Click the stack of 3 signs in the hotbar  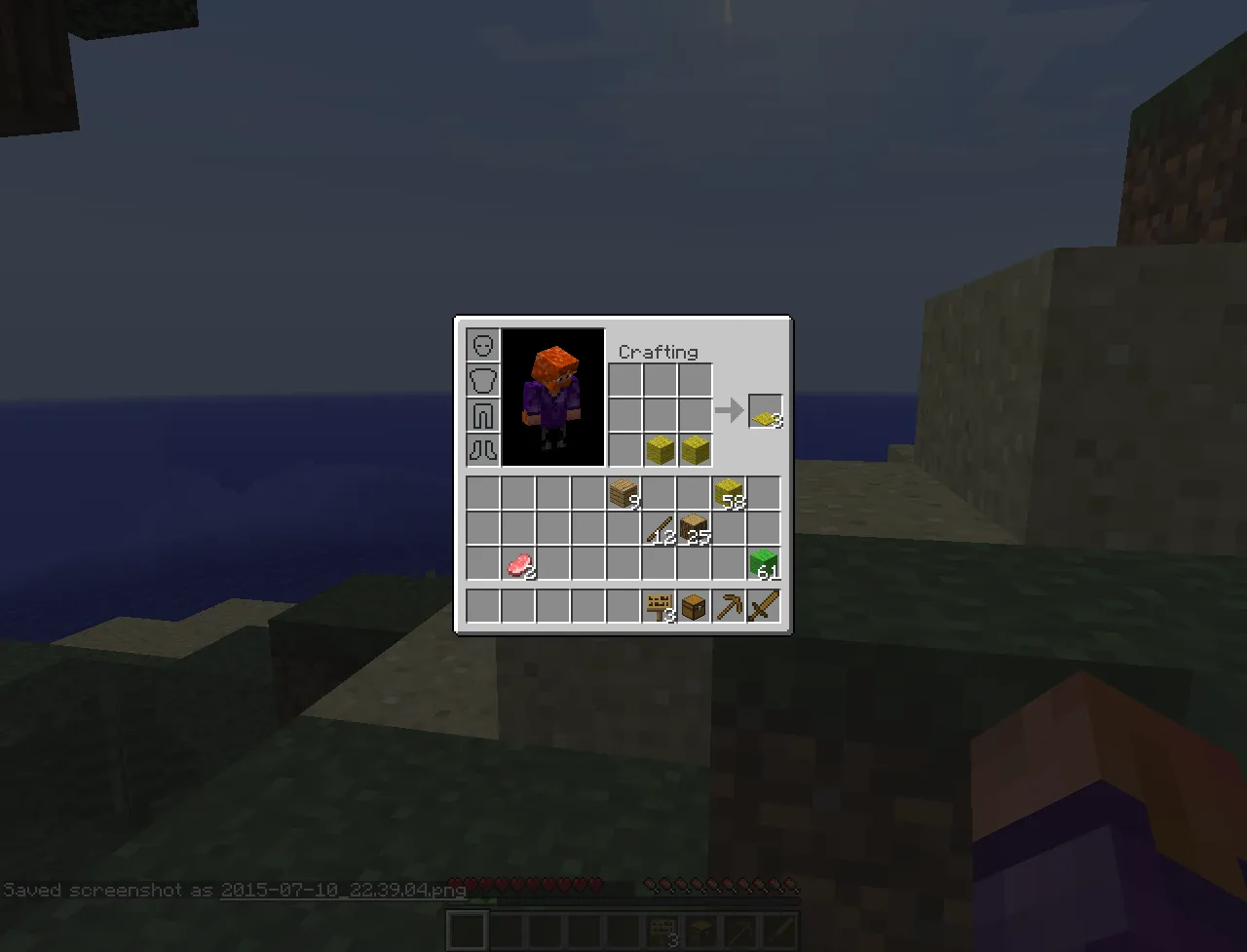(x=659, y=604)
